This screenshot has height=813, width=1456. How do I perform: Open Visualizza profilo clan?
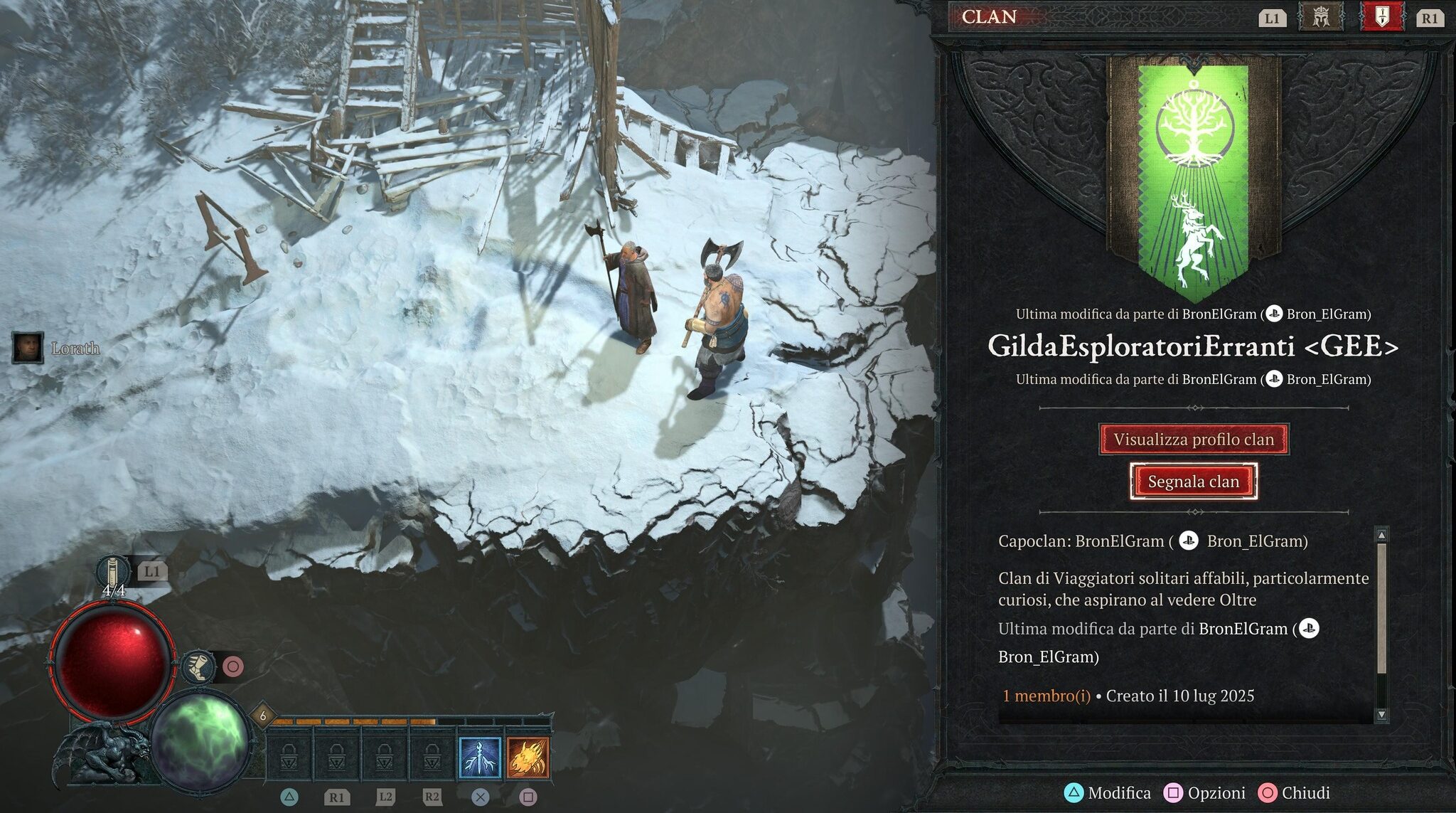1193,440
